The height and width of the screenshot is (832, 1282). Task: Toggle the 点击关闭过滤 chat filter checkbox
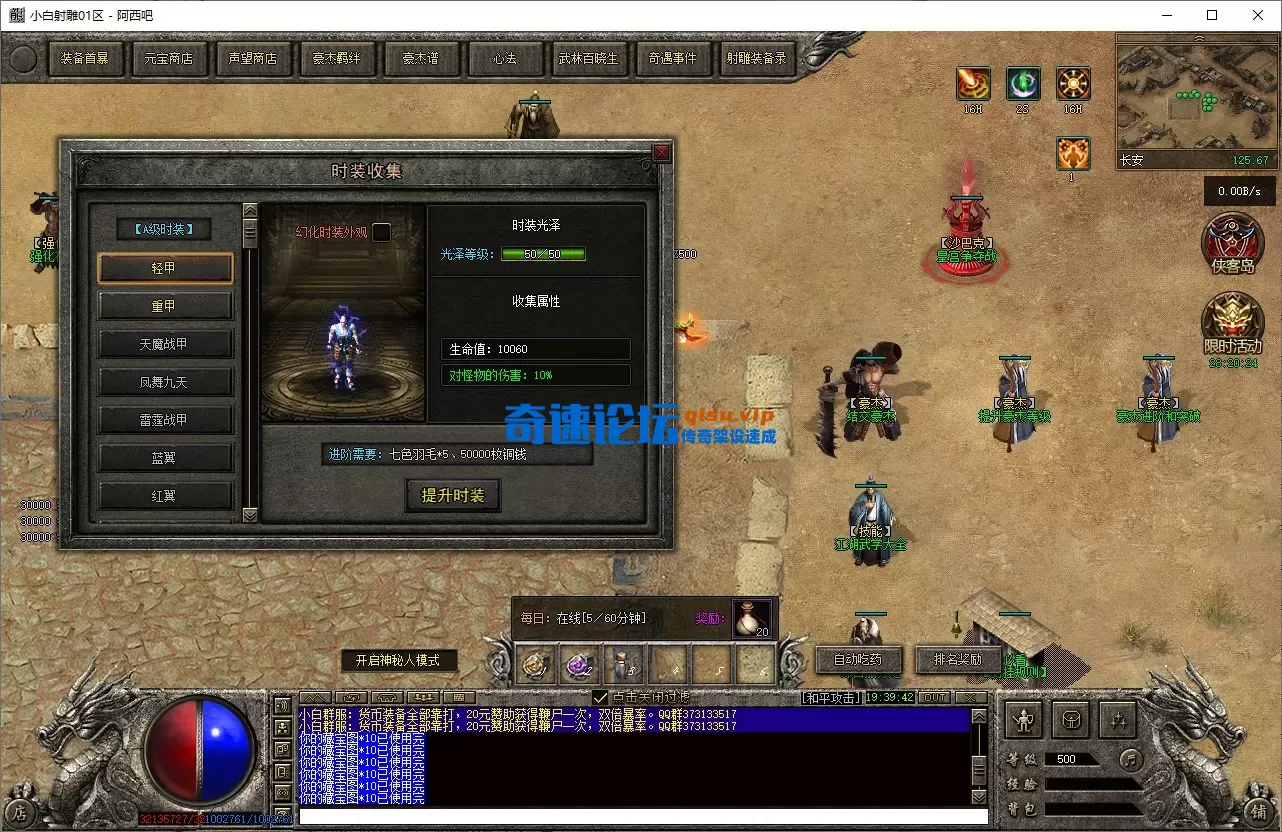click(x=600, y=695)
